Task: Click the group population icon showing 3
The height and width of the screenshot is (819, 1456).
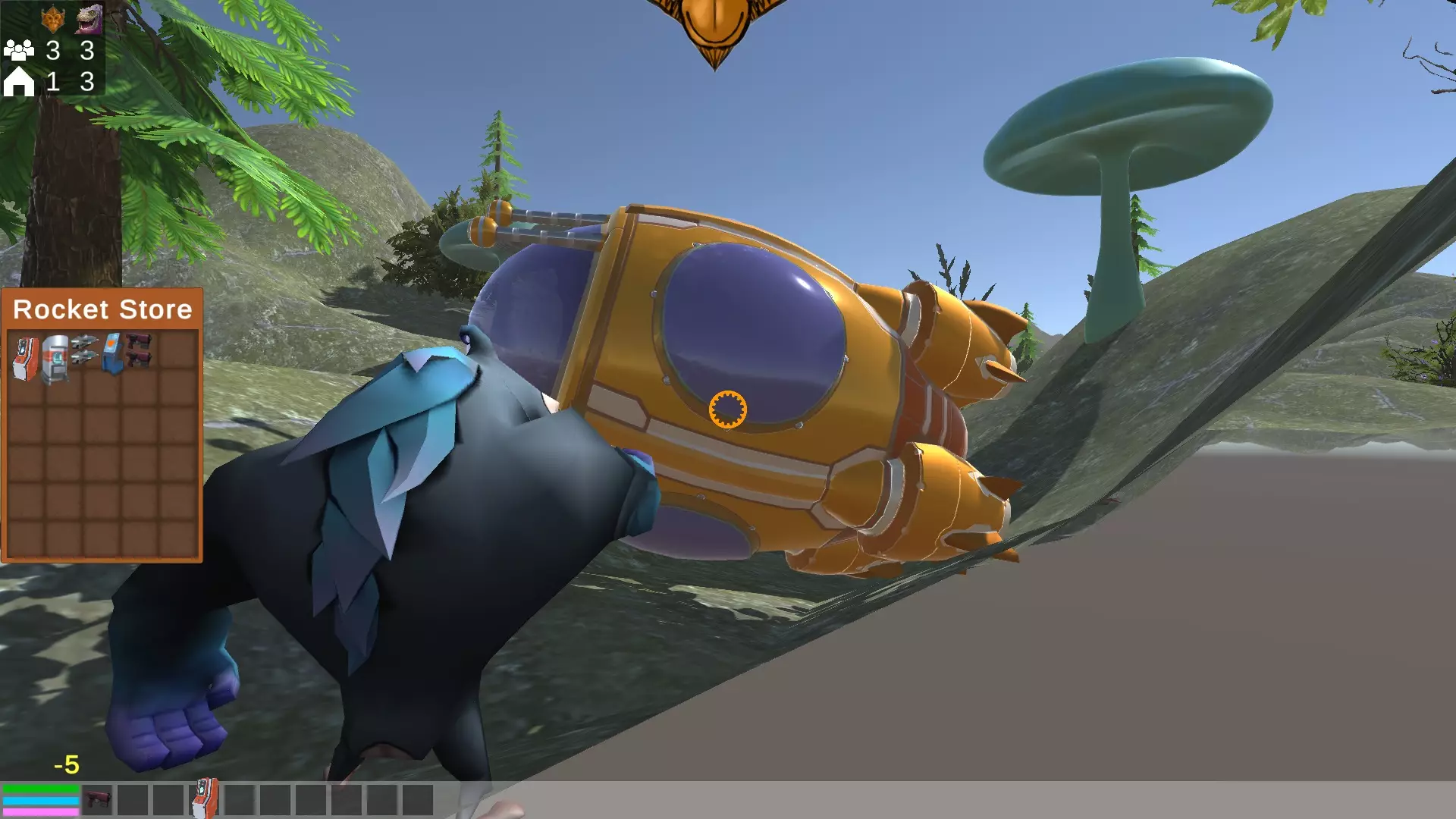Action: (20, 50)
